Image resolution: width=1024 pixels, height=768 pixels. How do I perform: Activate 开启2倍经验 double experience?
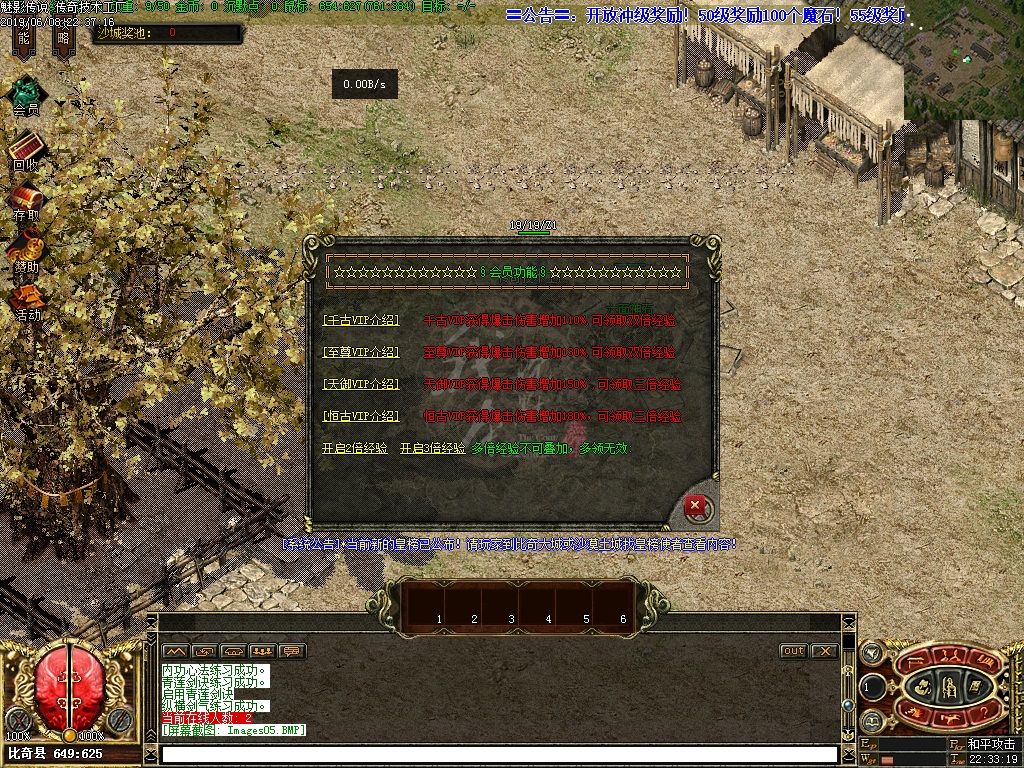(354, 449)
